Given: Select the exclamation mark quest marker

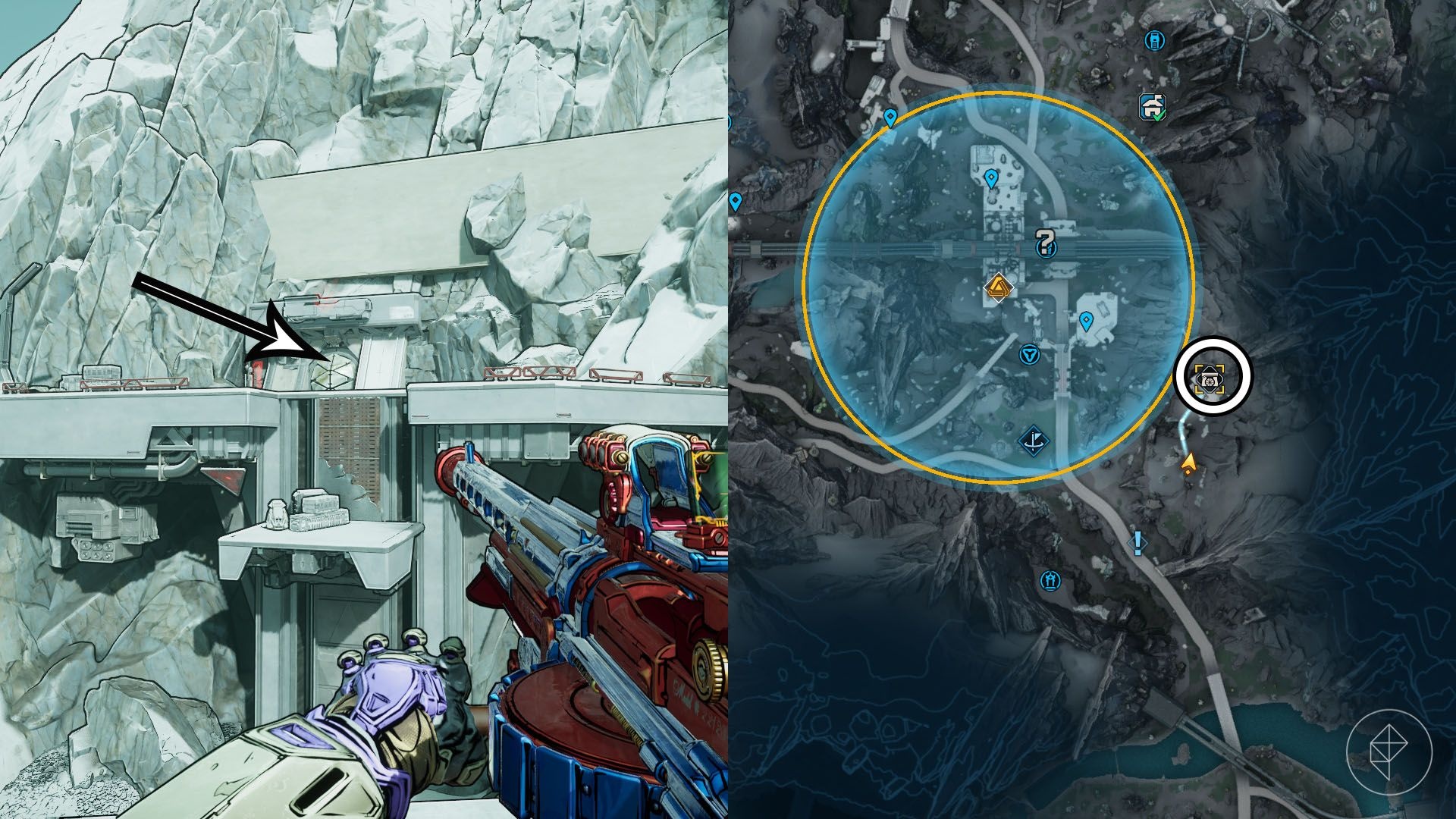Looking at the screenshot, I should pyautogui.click(x=1138, y=543).
